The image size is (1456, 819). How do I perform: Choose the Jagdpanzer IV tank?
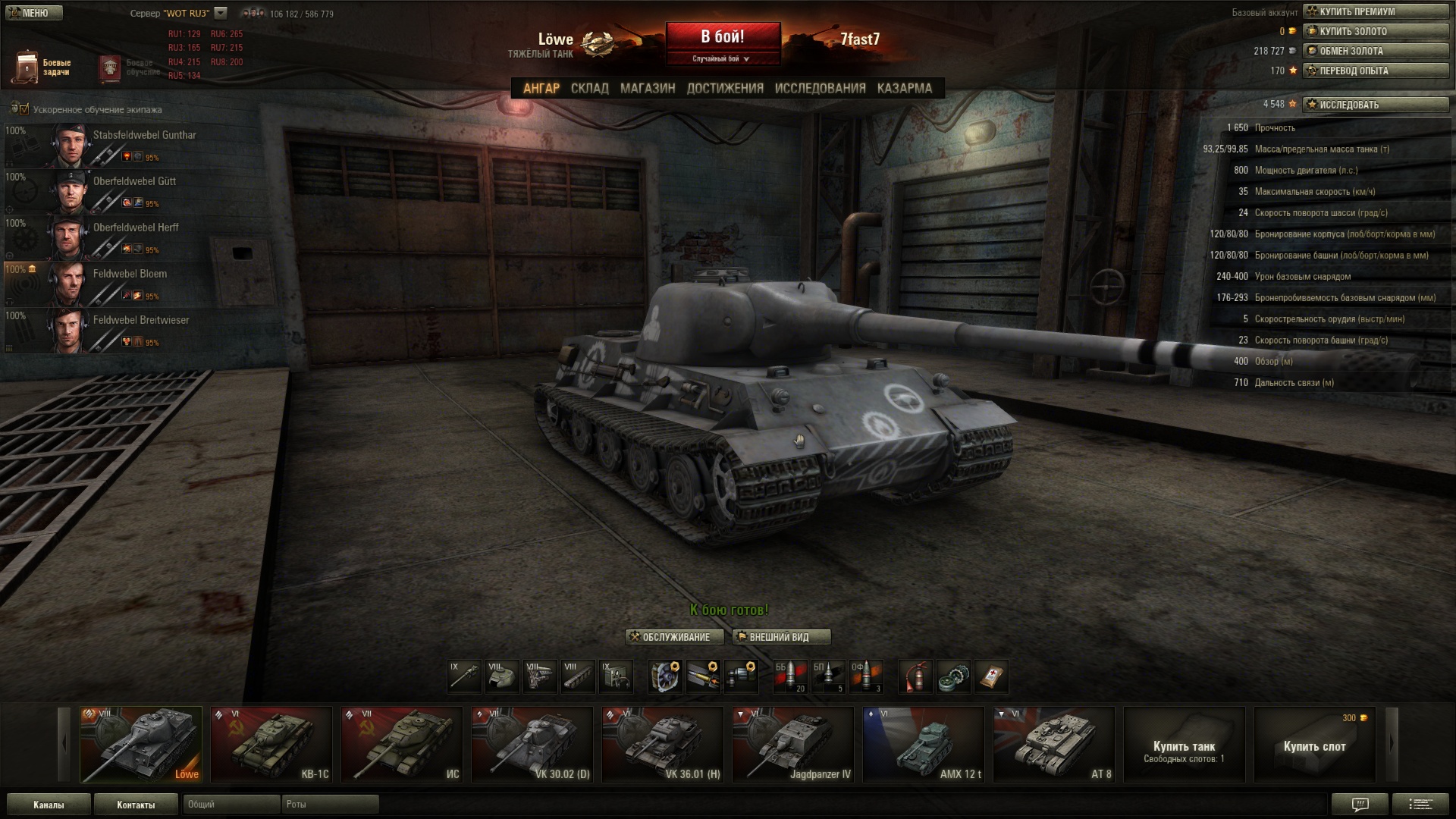[x=793, y=745]
